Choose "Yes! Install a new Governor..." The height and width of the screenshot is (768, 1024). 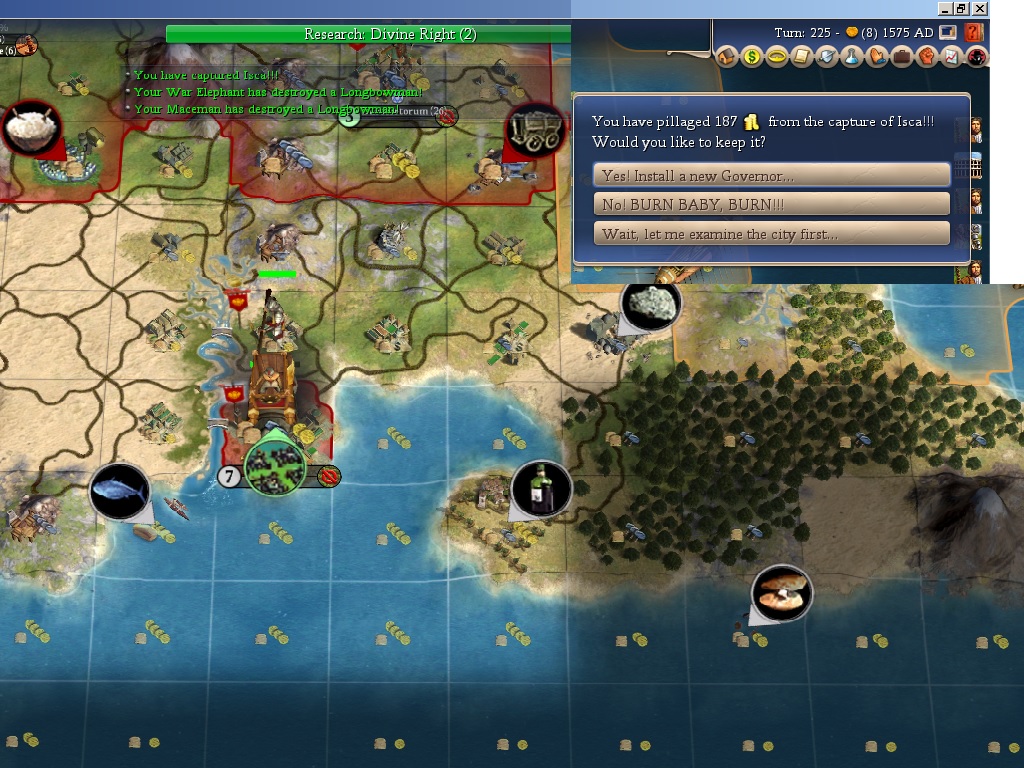[x=771, y=176]
